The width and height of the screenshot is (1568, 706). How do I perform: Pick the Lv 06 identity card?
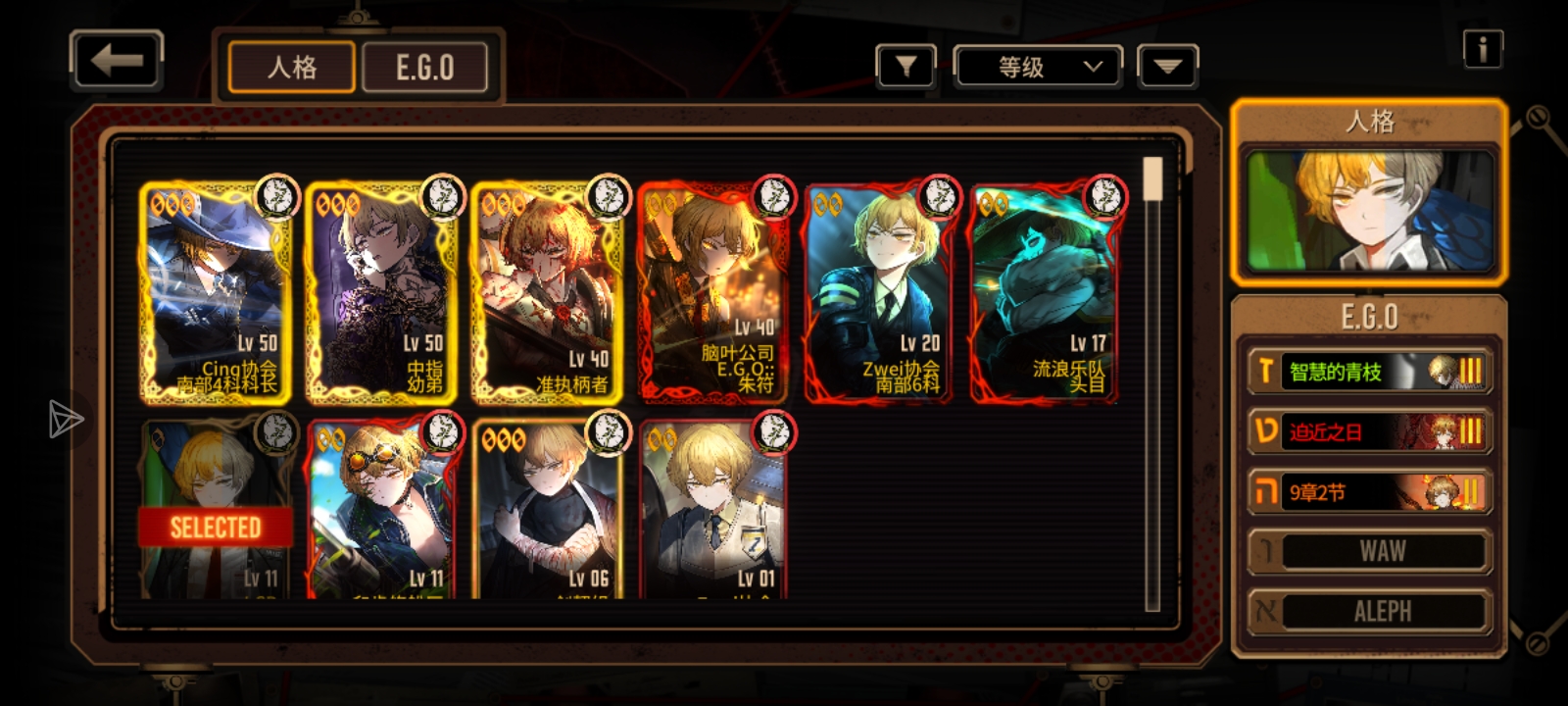pos(549,510)
